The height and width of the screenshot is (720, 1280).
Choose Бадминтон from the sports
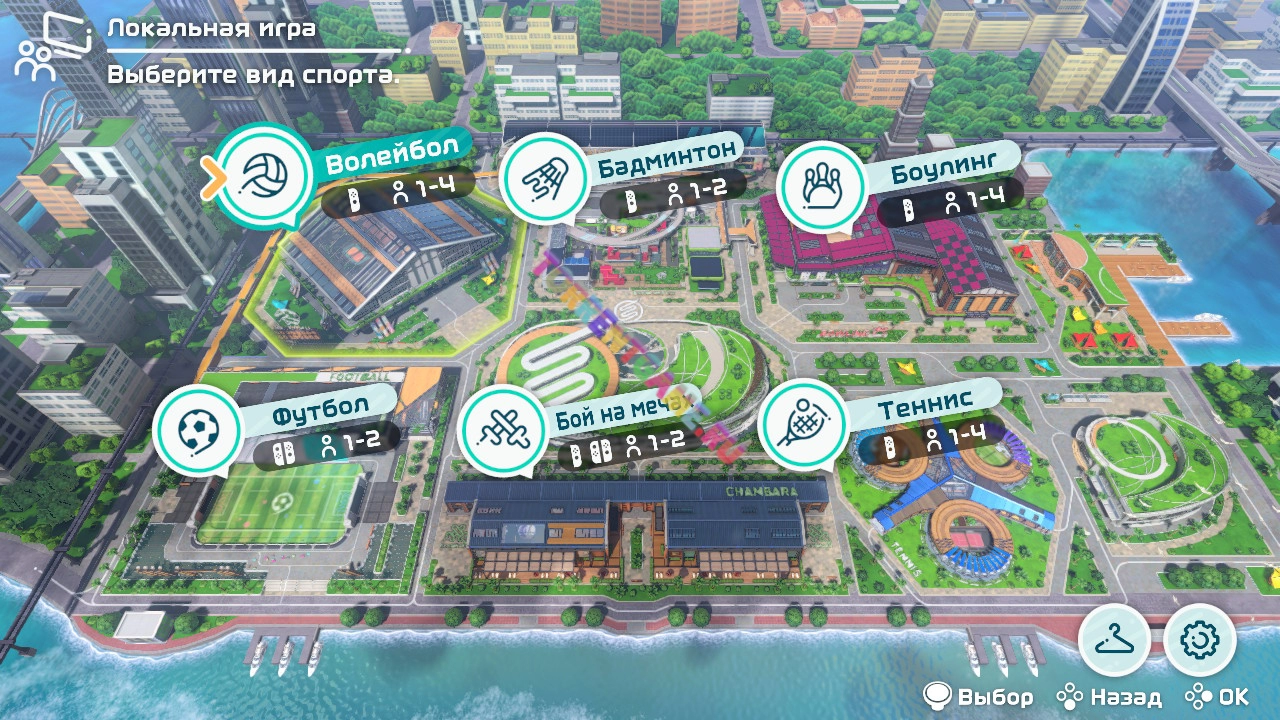tap(541, 179)
